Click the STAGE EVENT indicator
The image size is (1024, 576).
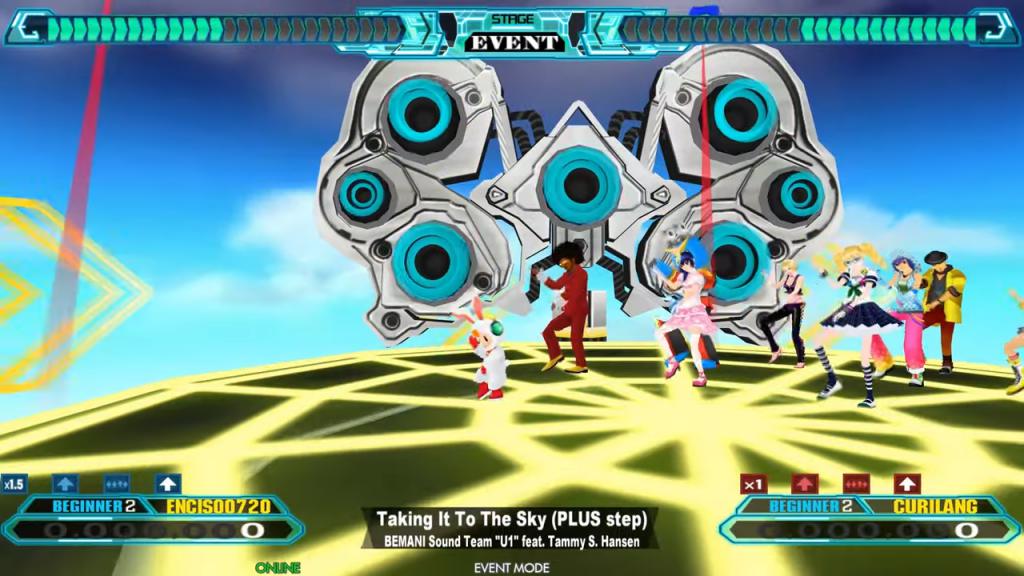[512, 34]
